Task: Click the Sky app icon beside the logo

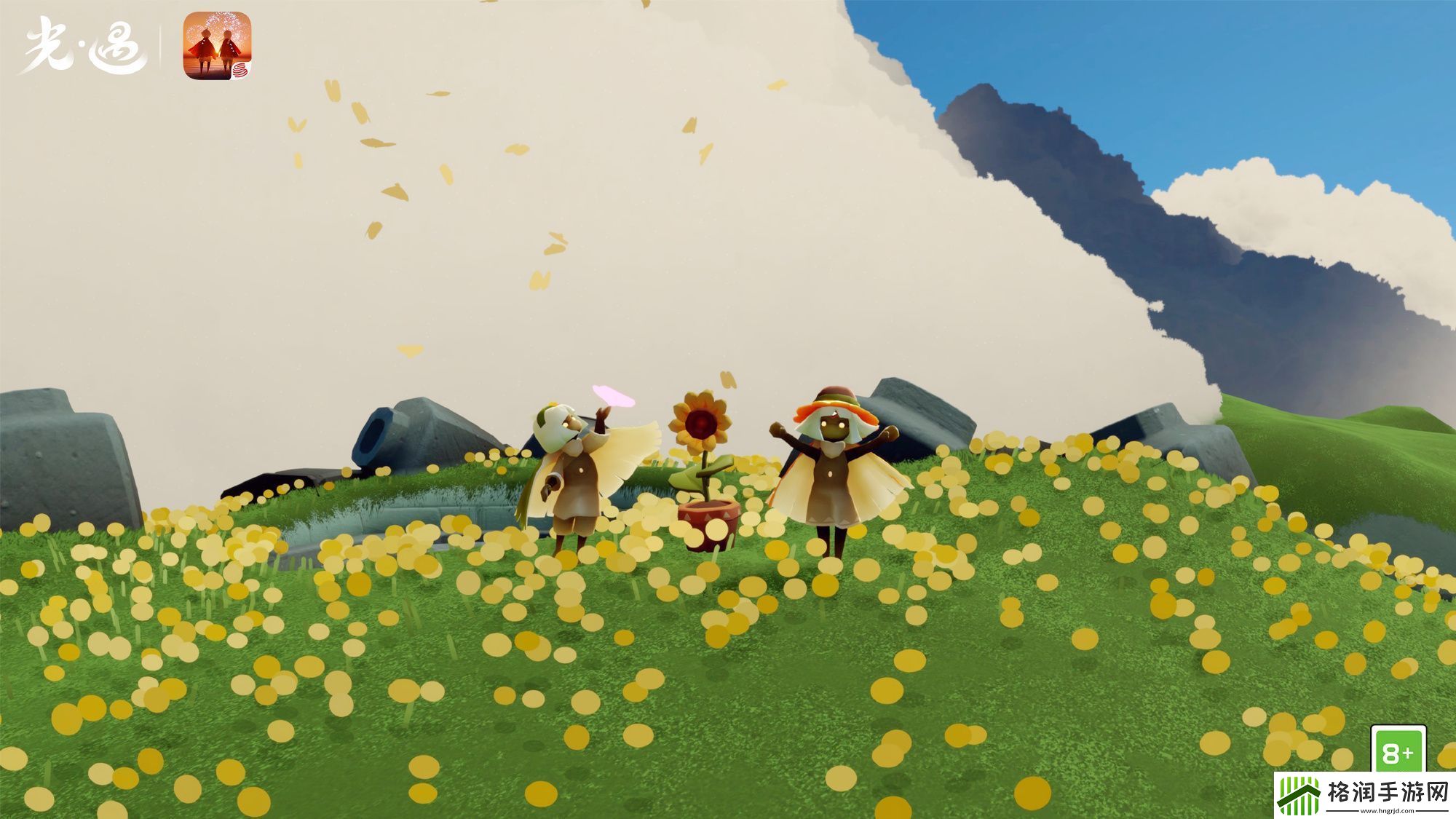Action: click(217, 45)
